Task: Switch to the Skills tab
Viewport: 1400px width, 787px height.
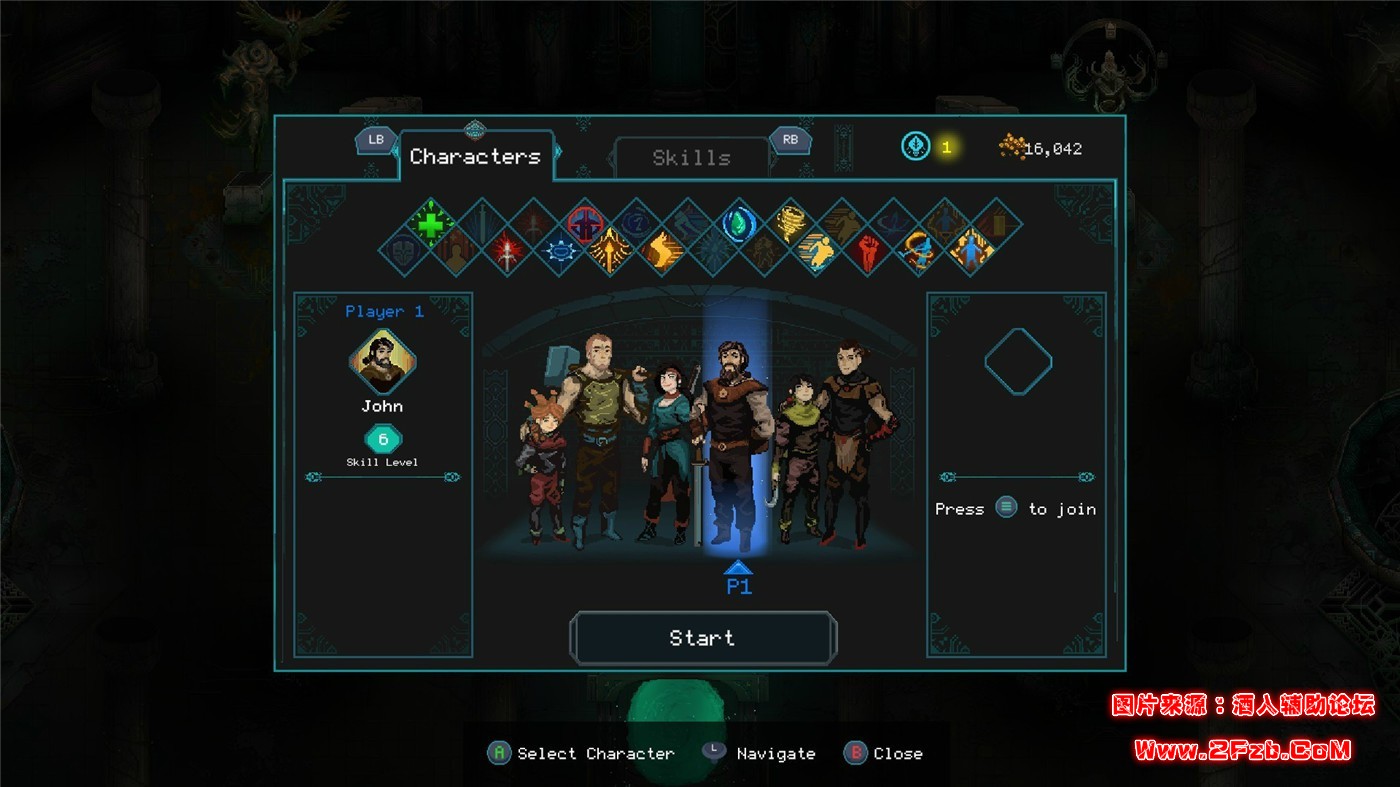Action: tap(691, 158)
